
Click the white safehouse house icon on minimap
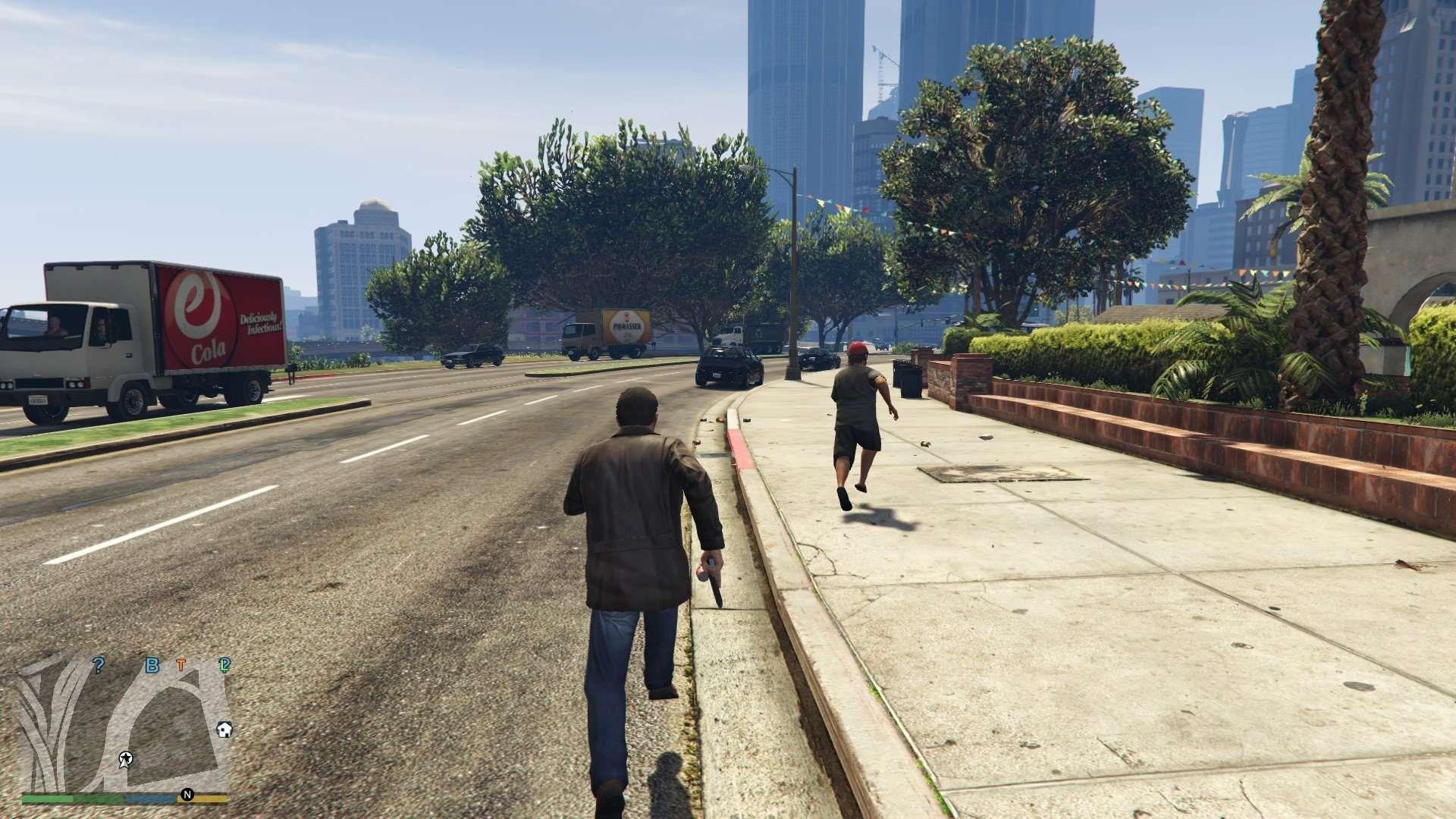click(x=224, y=730)
